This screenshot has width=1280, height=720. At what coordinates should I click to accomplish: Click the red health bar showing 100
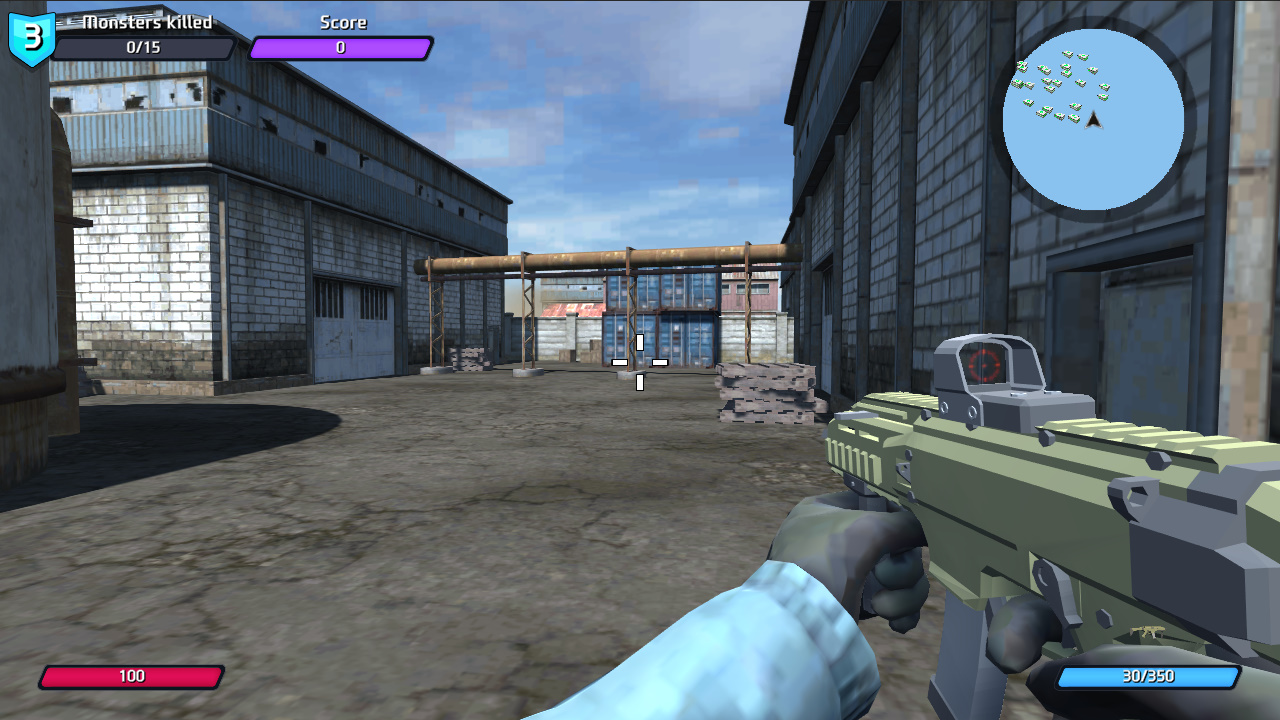tap(133, 676)
